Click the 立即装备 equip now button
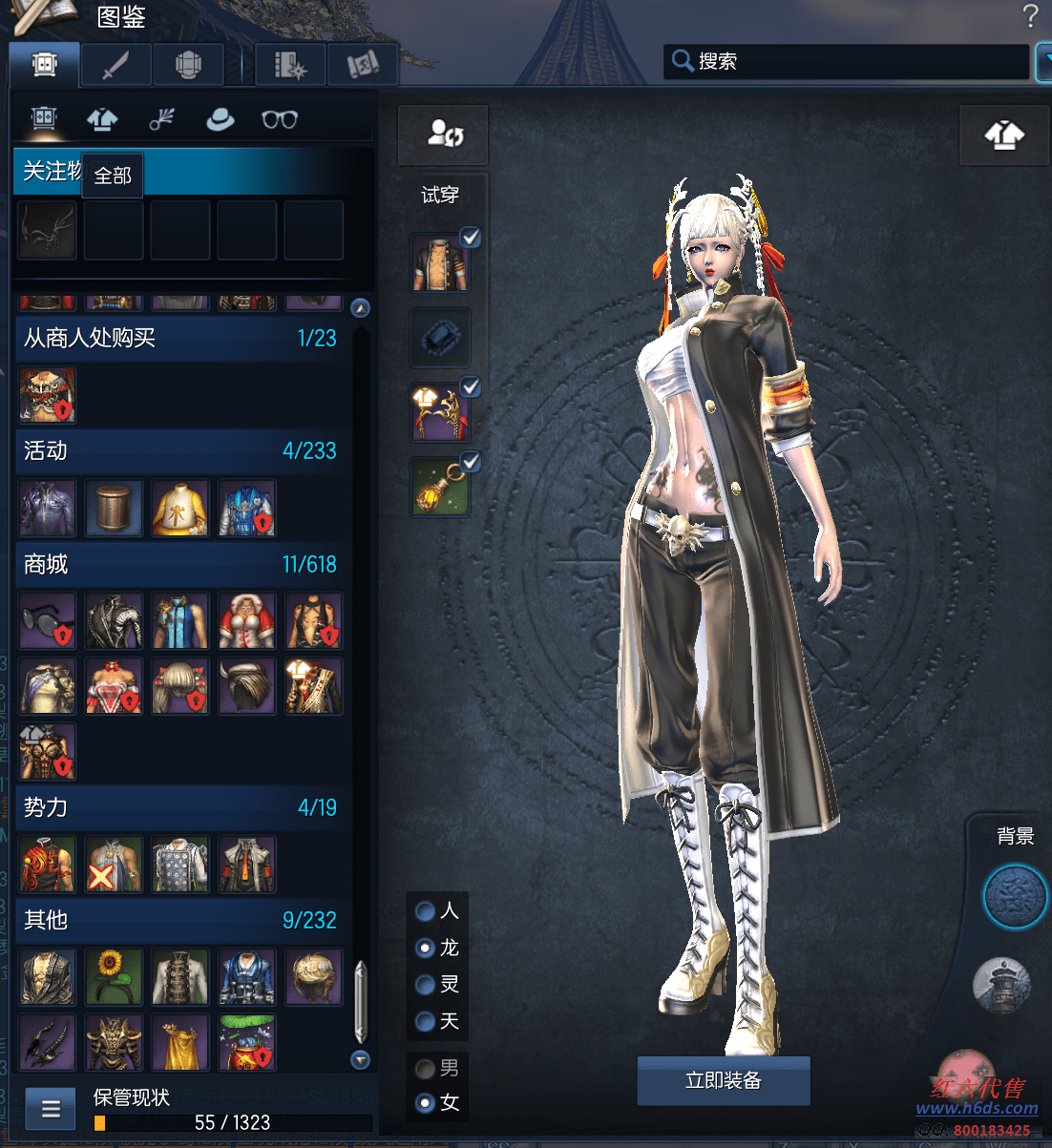Viewport: 1052px width, 1148px height. tap(723, 1080)
